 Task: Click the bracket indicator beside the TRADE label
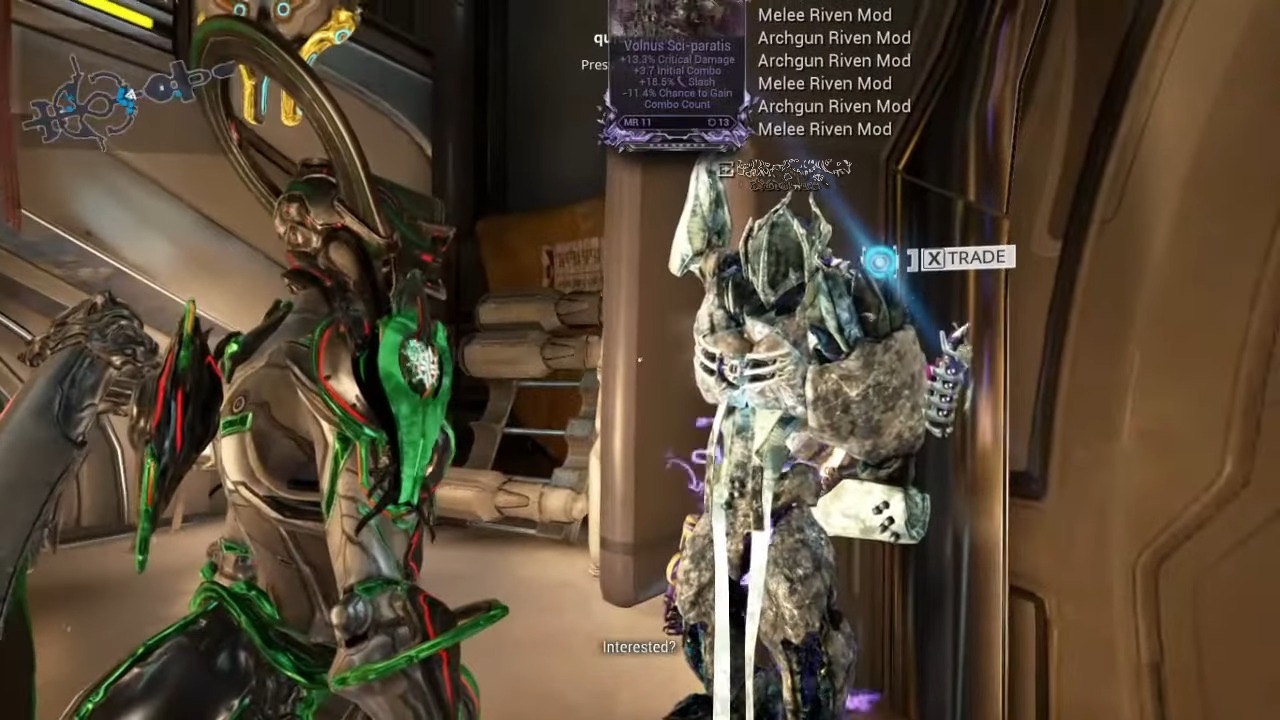(x=913, y=257)
